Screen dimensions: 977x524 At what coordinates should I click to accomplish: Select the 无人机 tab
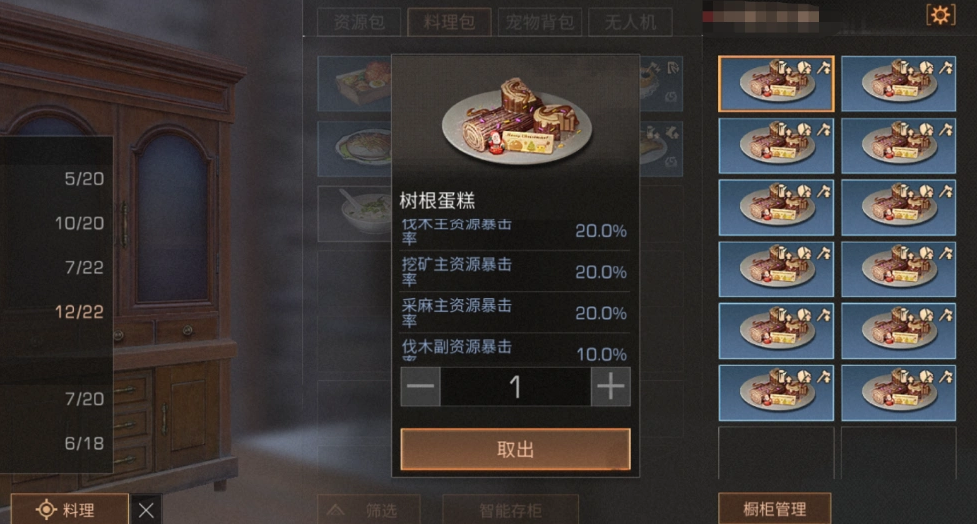click(629, 21)
